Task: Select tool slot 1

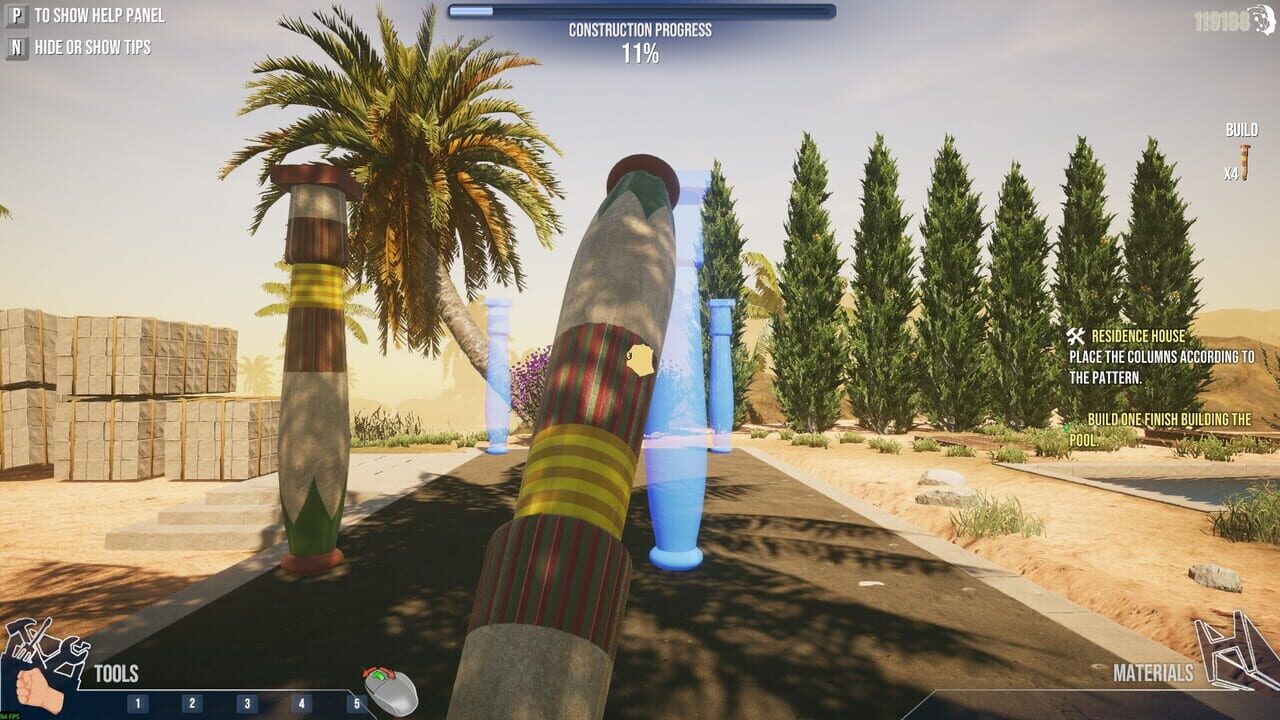Action: [138, 705]
